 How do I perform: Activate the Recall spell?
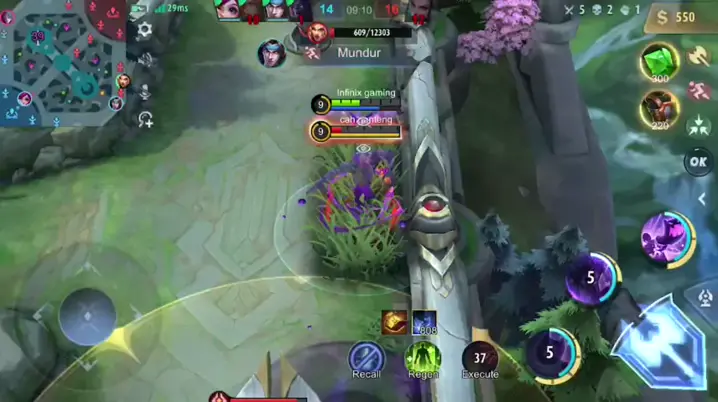click(x=366, y=356)
